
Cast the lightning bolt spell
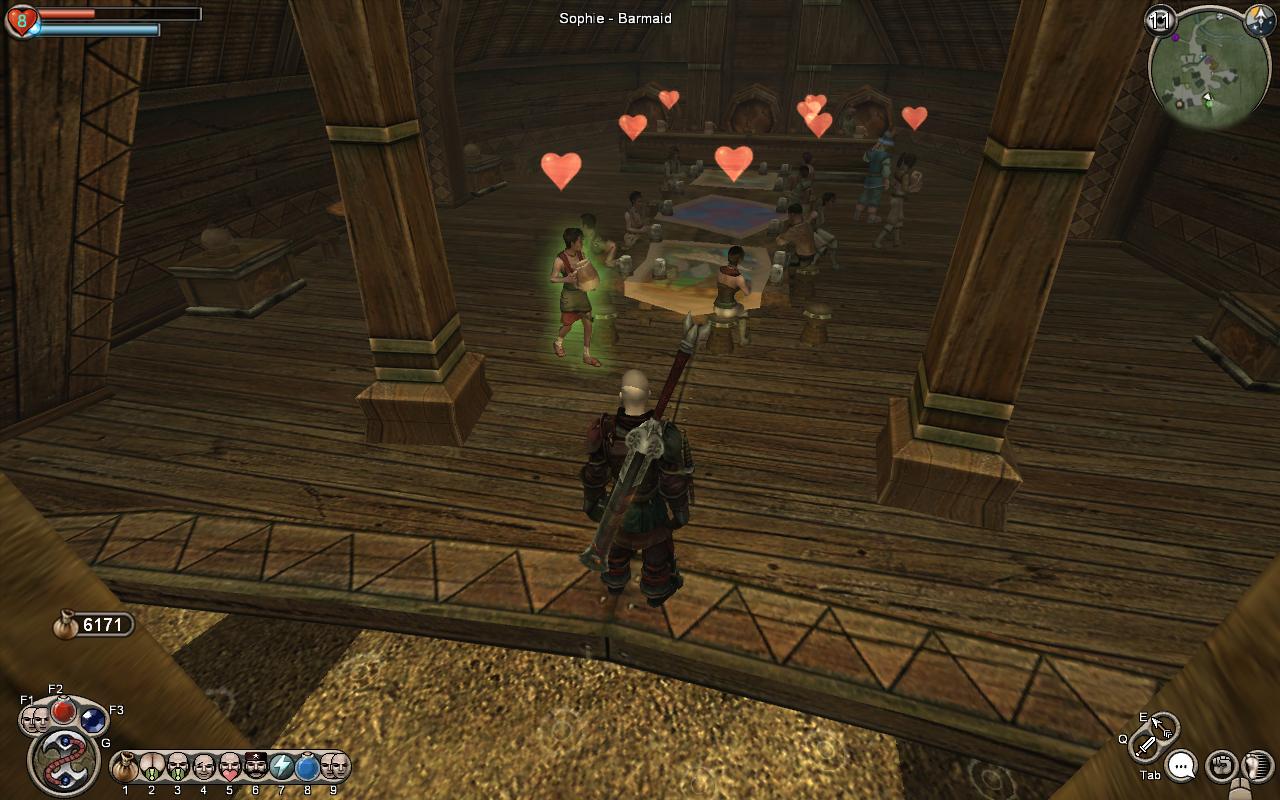click(282, 767)
